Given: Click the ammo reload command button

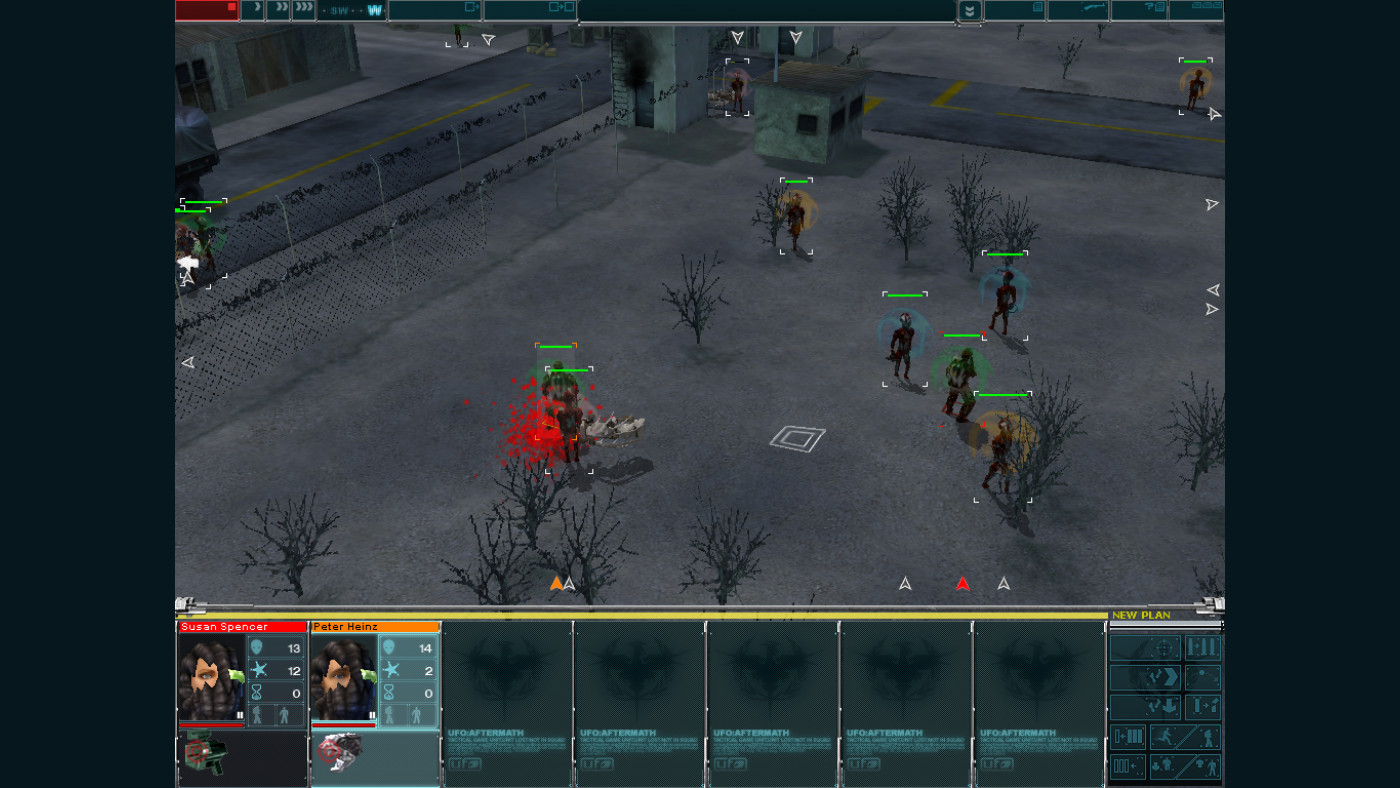Looking at the screenshot, I should [1127, 738].
